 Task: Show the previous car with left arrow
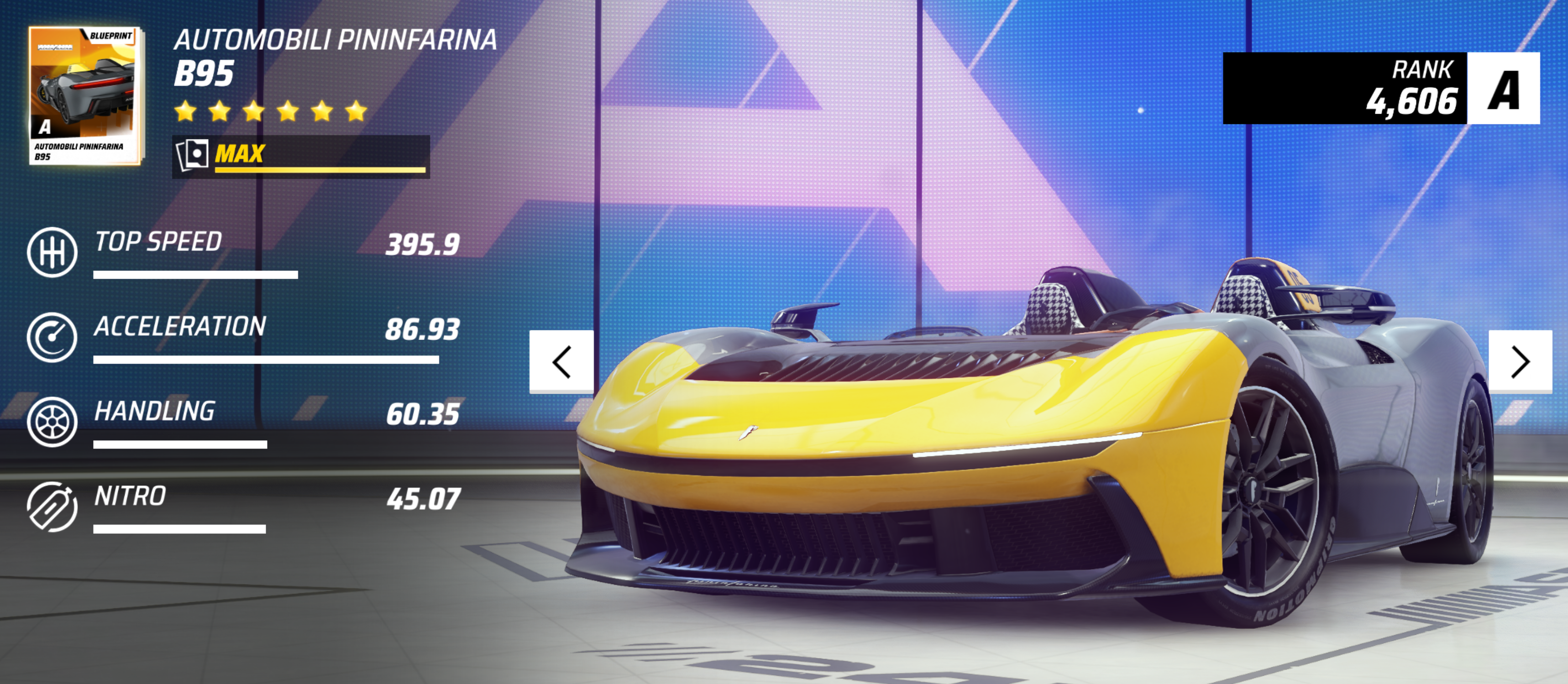tap(561, 362)
